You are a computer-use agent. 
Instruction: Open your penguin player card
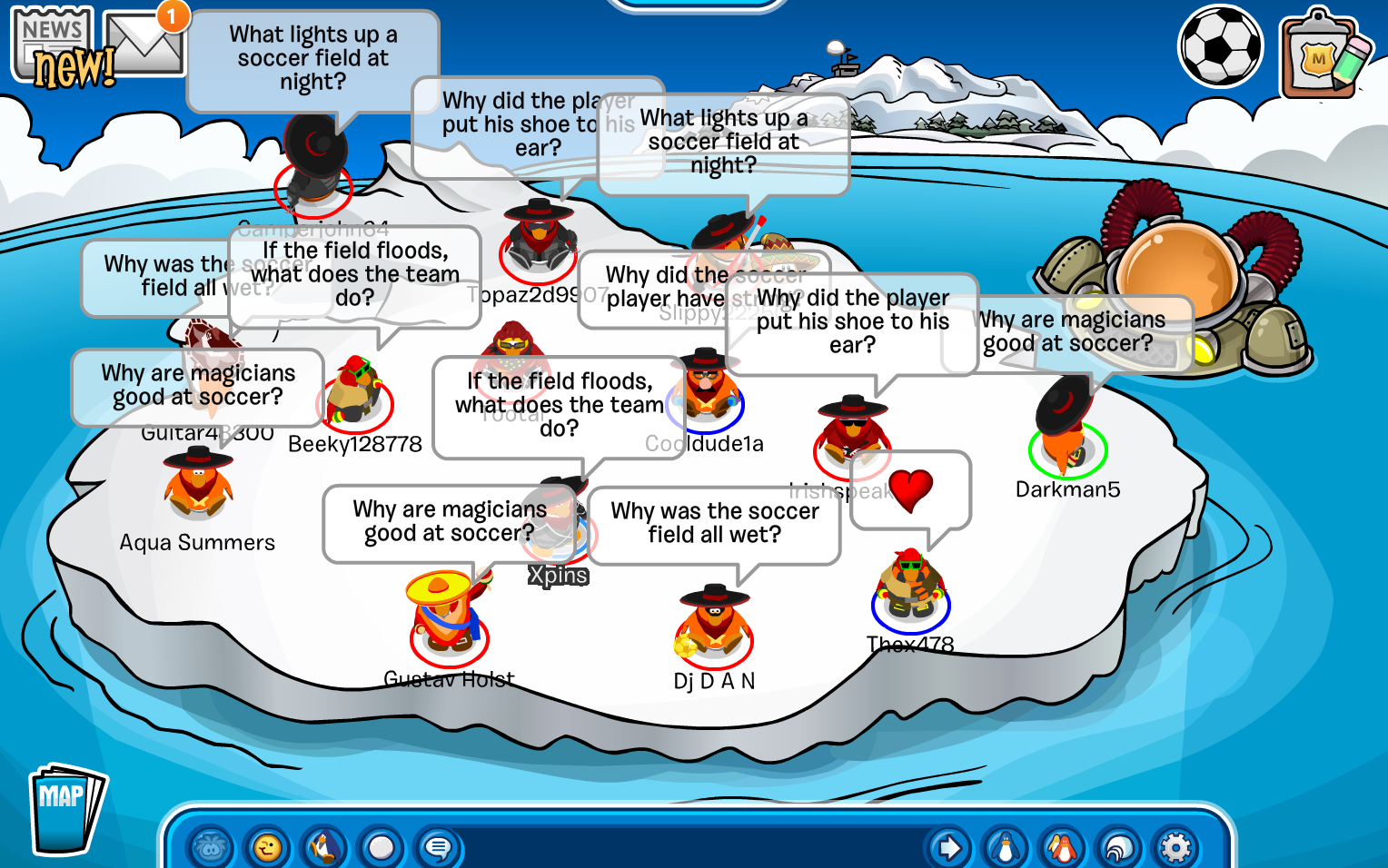tap(1006, 848)
